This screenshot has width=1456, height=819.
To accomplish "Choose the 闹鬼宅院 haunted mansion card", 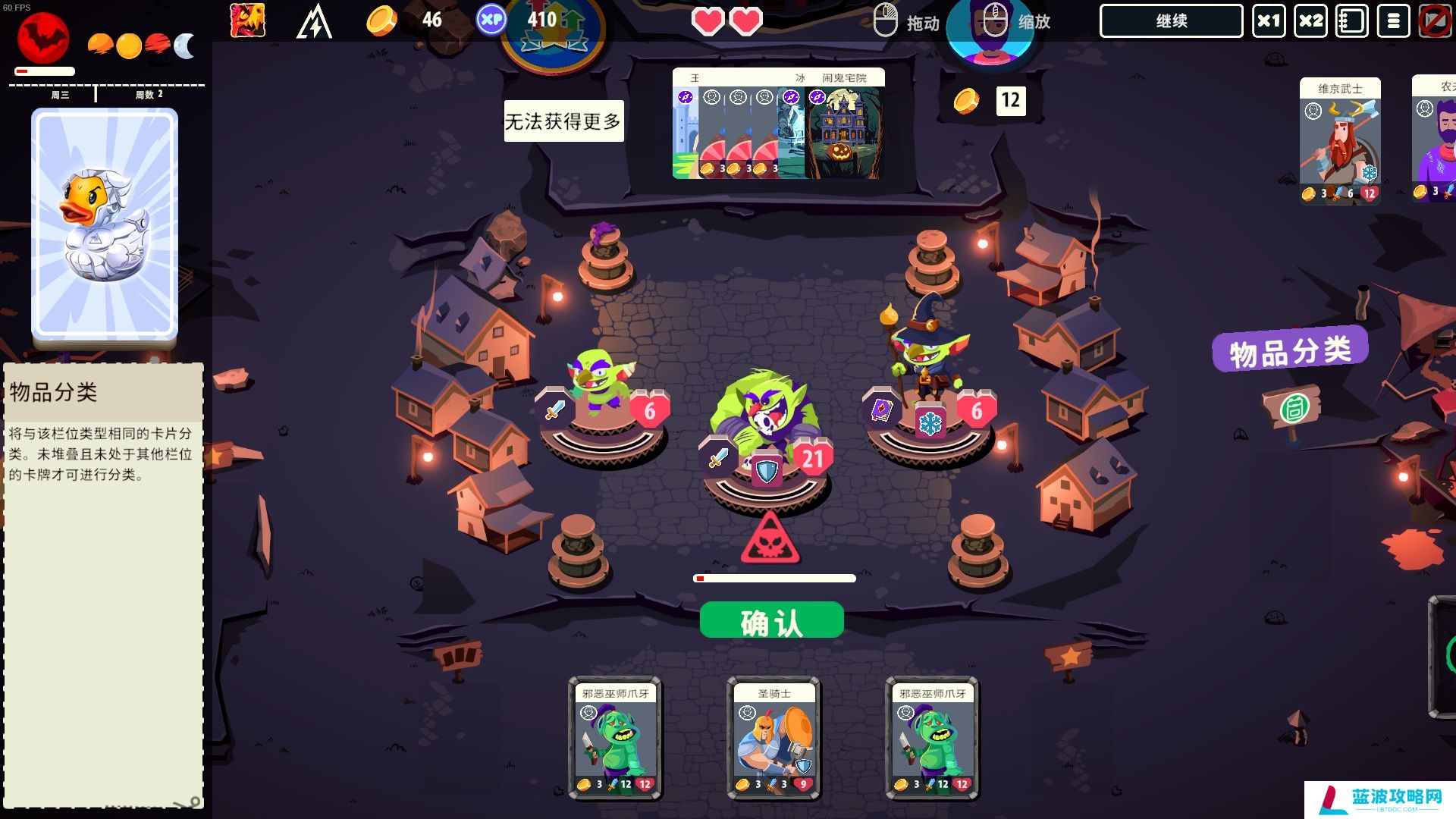I will point(843,126).
